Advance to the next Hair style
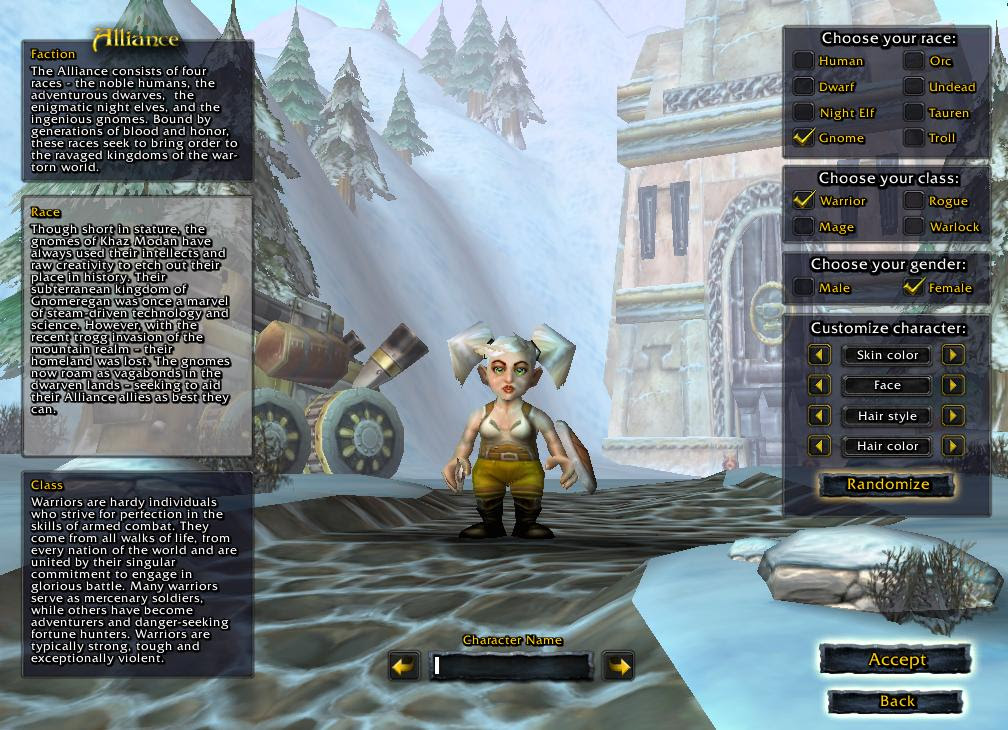The image size is (1008, 730). tap(953, 416)
